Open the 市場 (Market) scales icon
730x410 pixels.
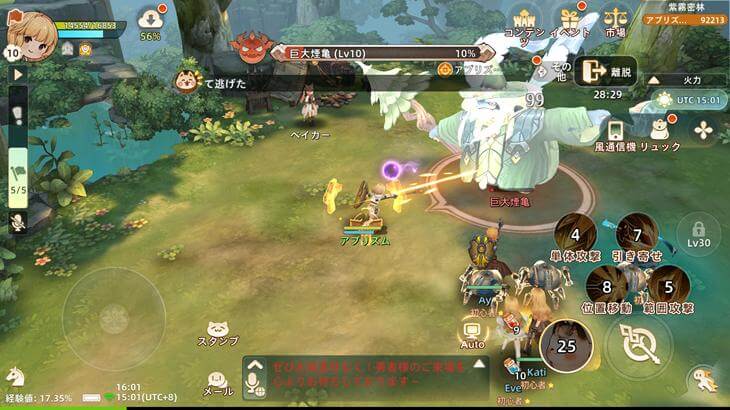pyautogui.click(x=616, y=20)
